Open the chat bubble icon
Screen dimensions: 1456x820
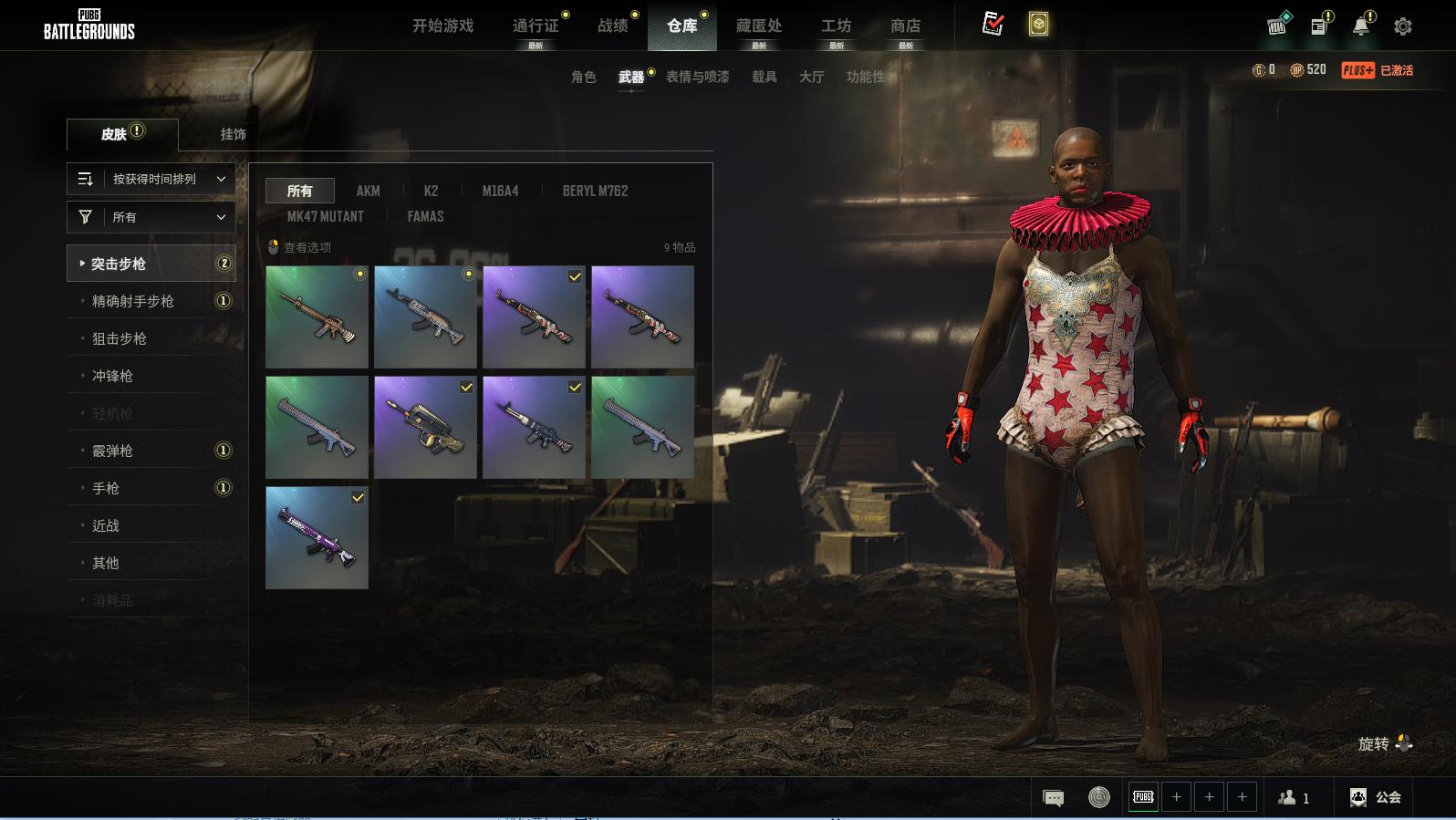pos(1053,798)
